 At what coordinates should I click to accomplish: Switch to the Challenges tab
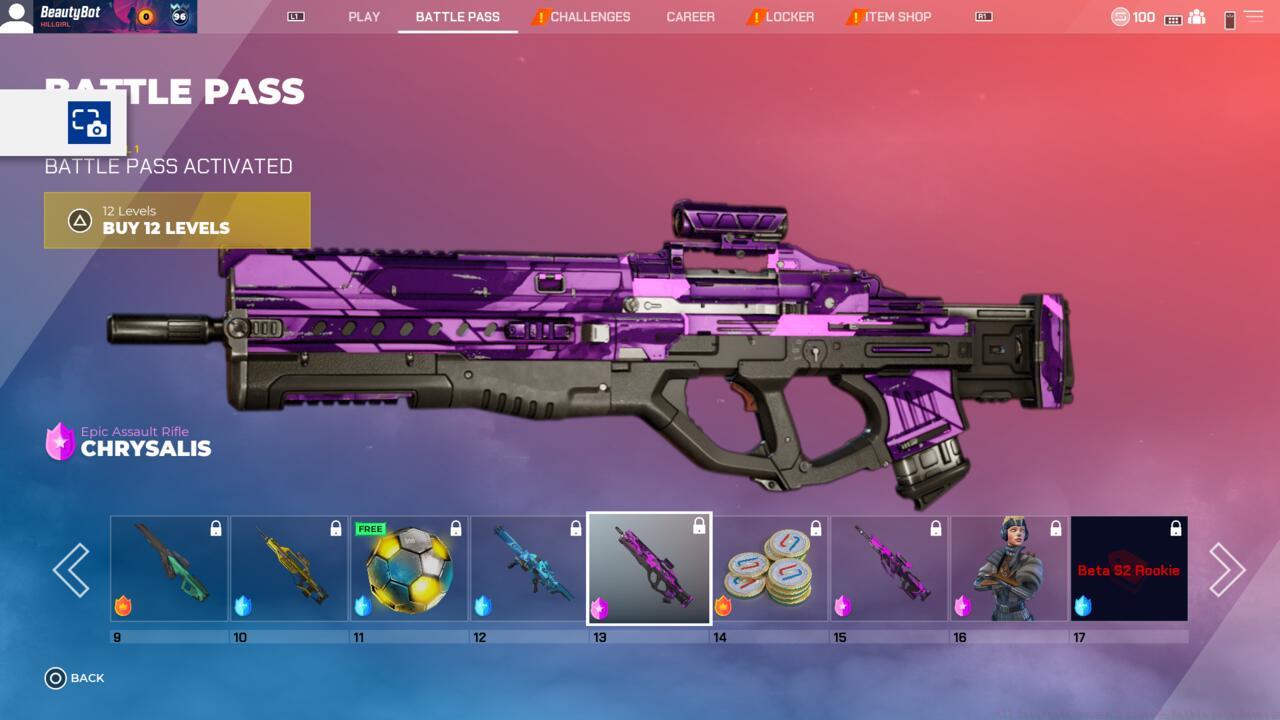pyautogui.click(x=589, y=17)
